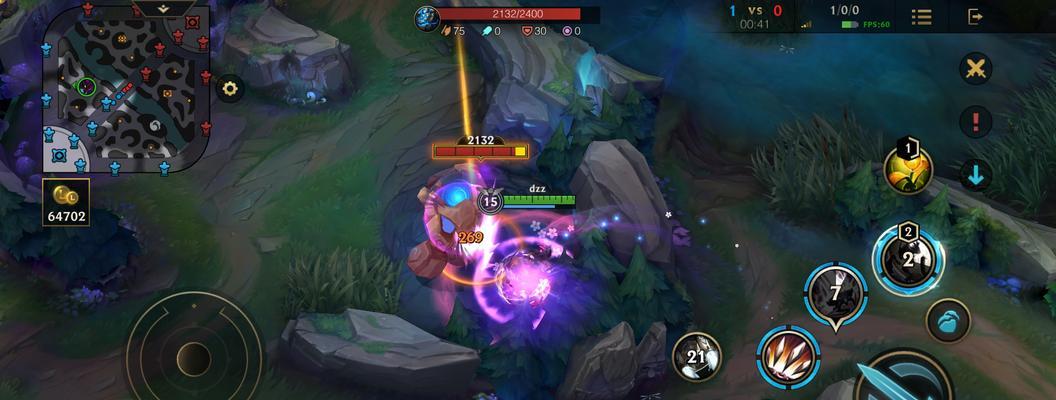Activate the ability showing 7-second cooldown
The image size is (1056, 400).
(836, 293)
